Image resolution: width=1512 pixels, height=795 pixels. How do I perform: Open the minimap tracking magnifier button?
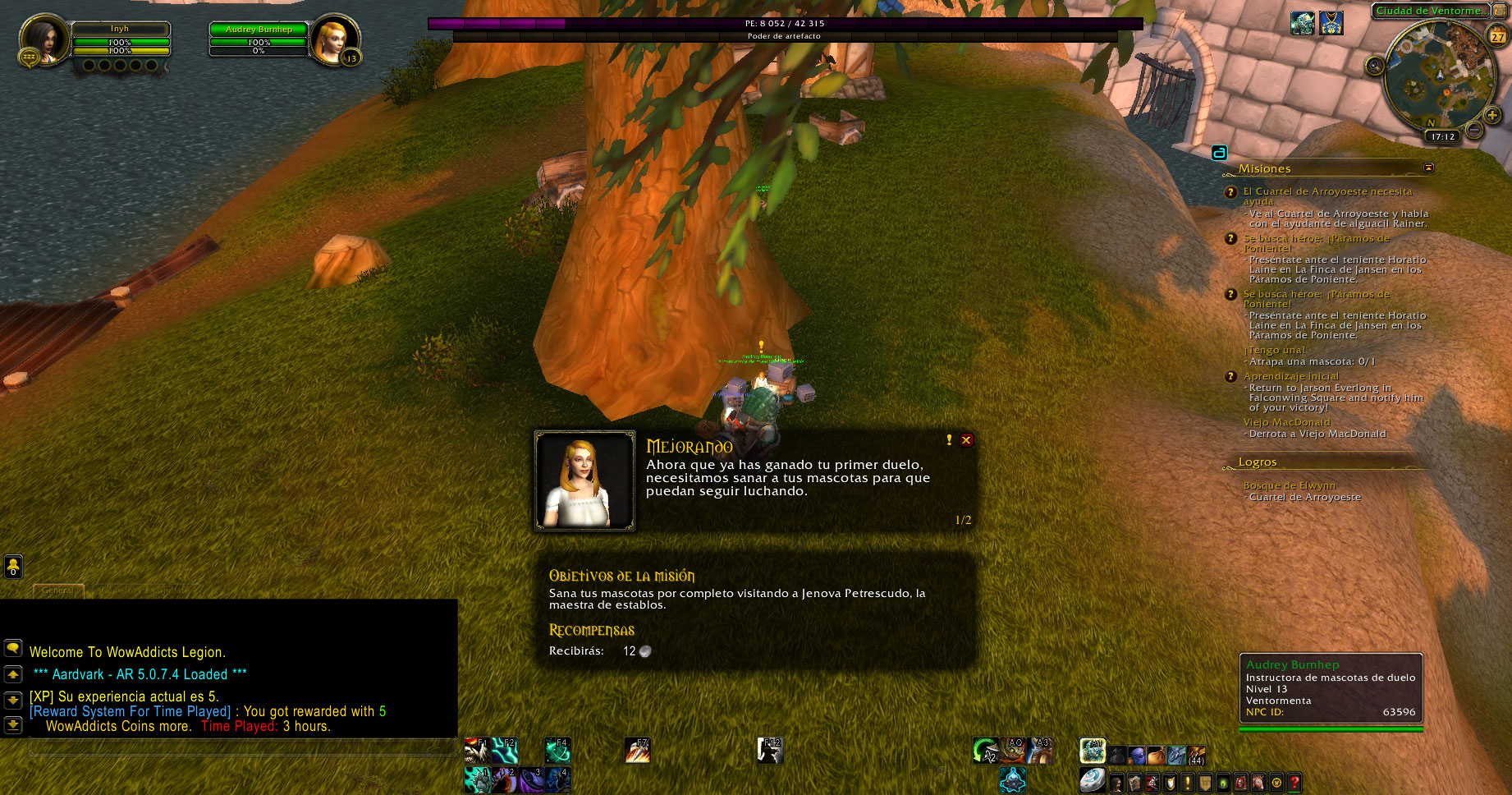[1375, 66]
